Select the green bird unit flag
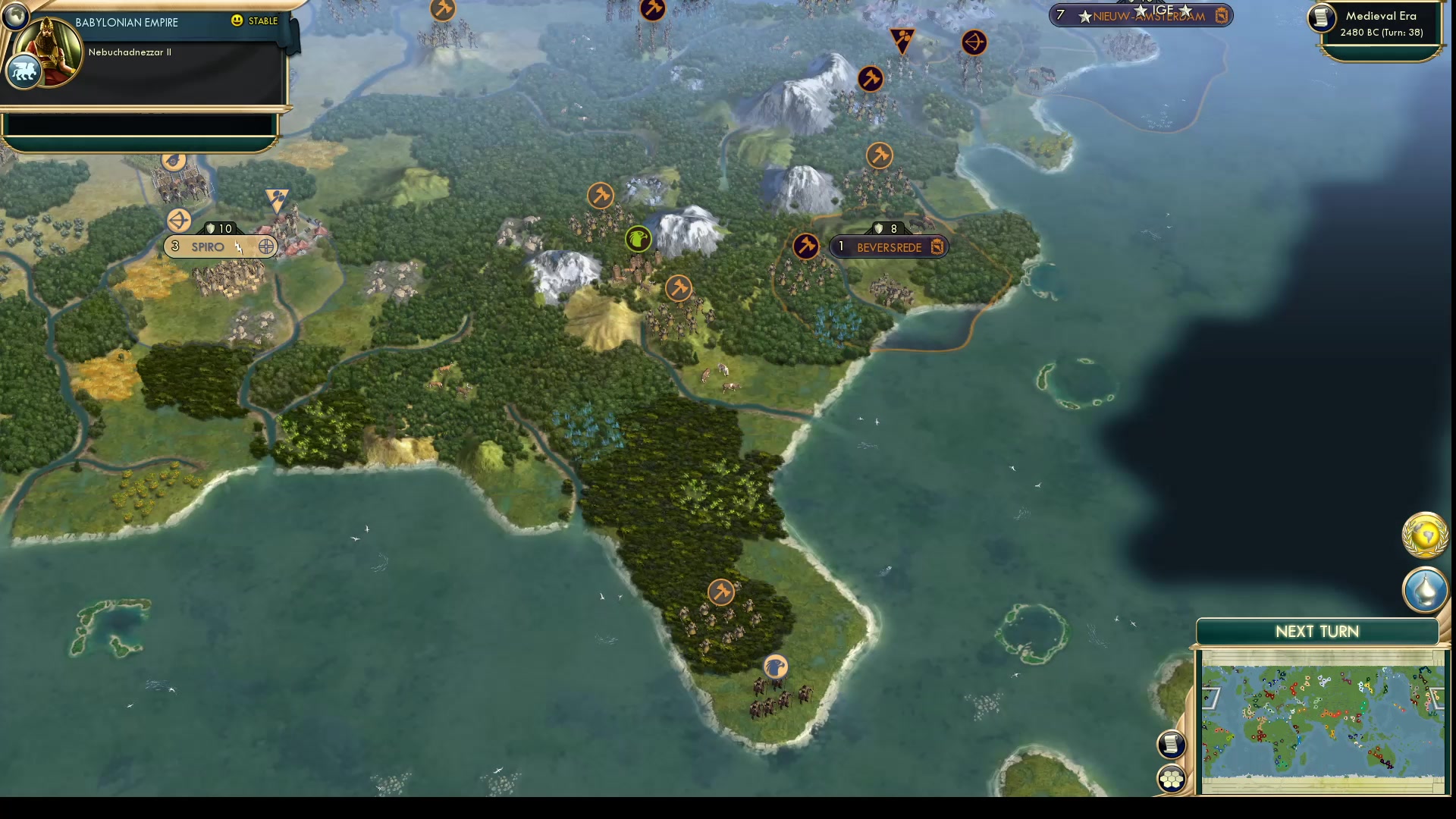The width and height of the screenshot is (1456, 819). pyautogui.click(x=638, y=240)
